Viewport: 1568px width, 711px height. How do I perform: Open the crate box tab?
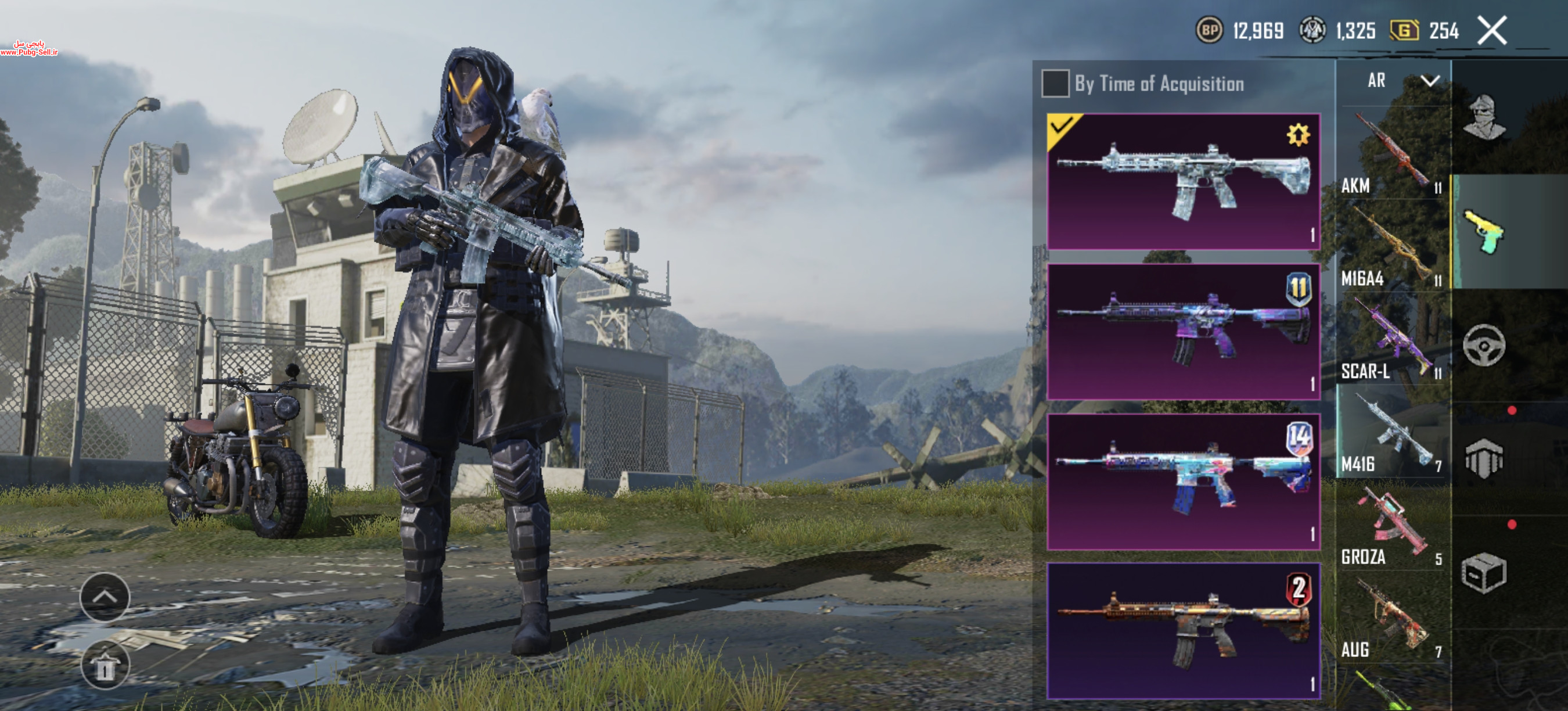tap(1484, 572)
